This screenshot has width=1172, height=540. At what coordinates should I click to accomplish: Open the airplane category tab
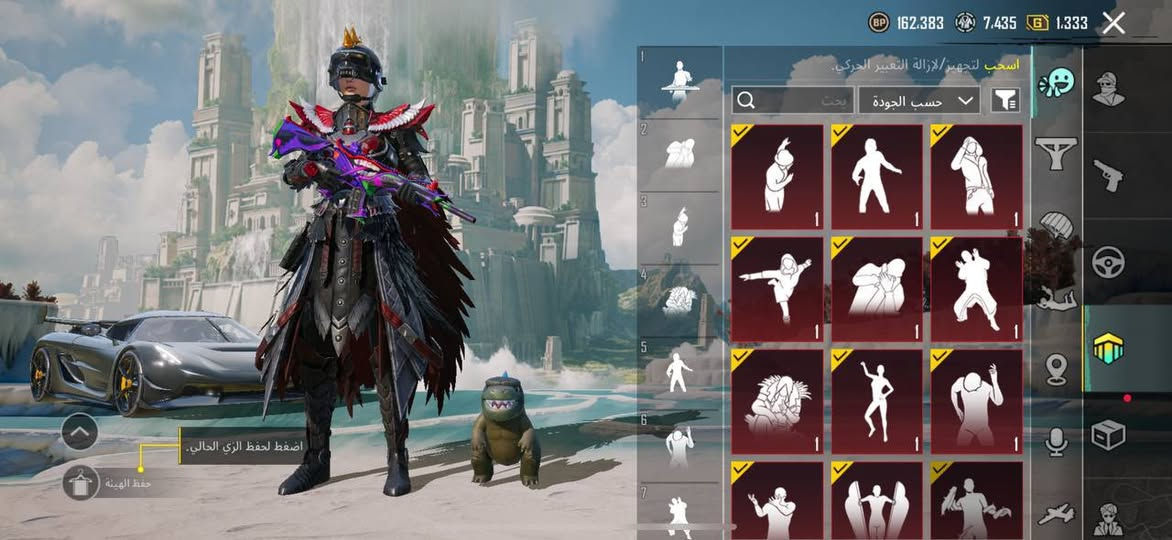(1056, 513)
